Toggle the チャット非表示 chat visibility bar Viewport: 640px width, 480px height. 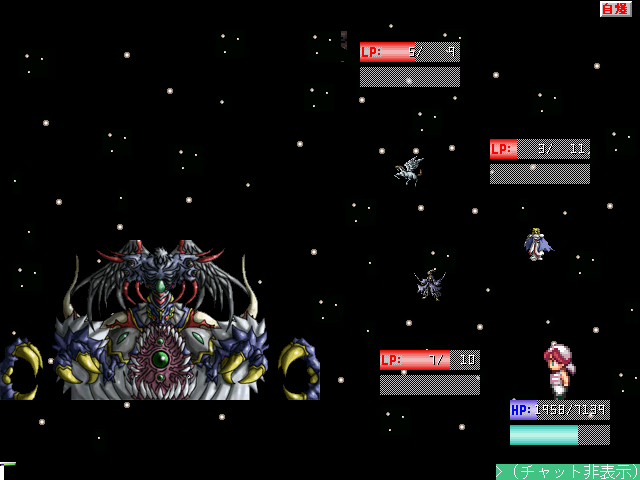coord(568,471)
